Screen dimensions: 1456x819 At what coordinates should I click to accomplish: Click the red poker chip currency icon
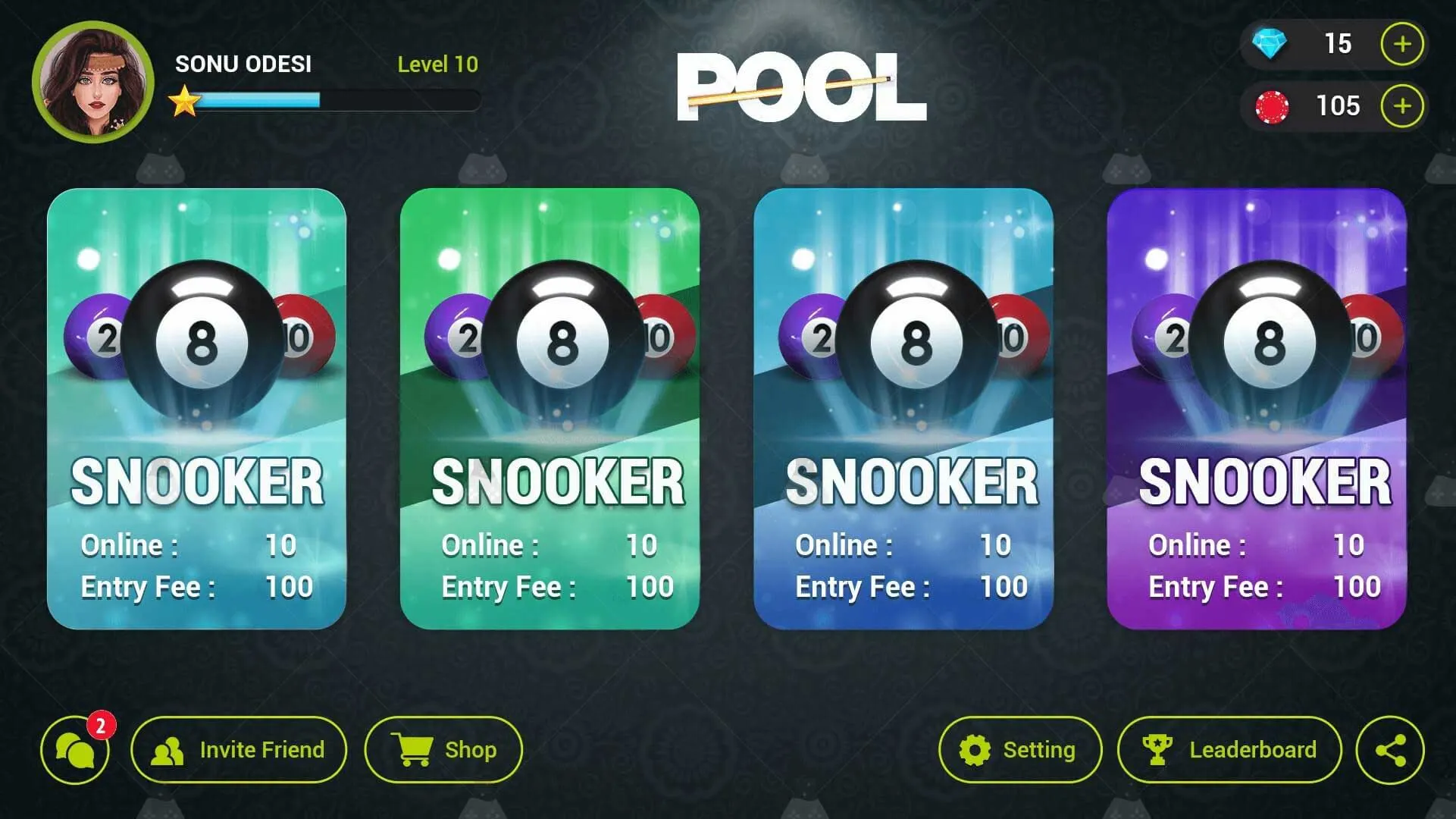[1273, 106]
